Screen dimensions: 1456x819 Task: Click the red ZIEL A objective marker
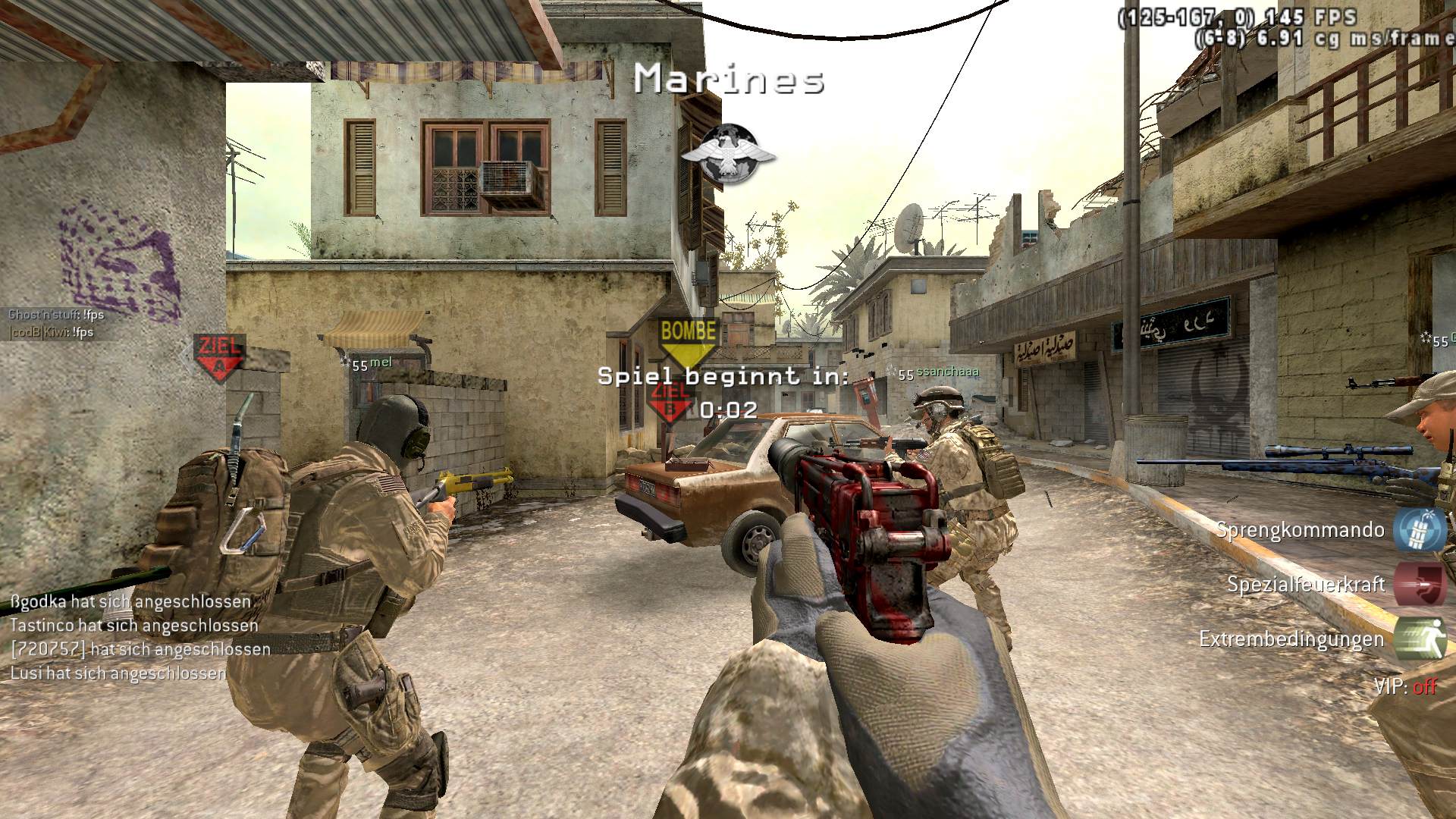[x=218, y=356]
